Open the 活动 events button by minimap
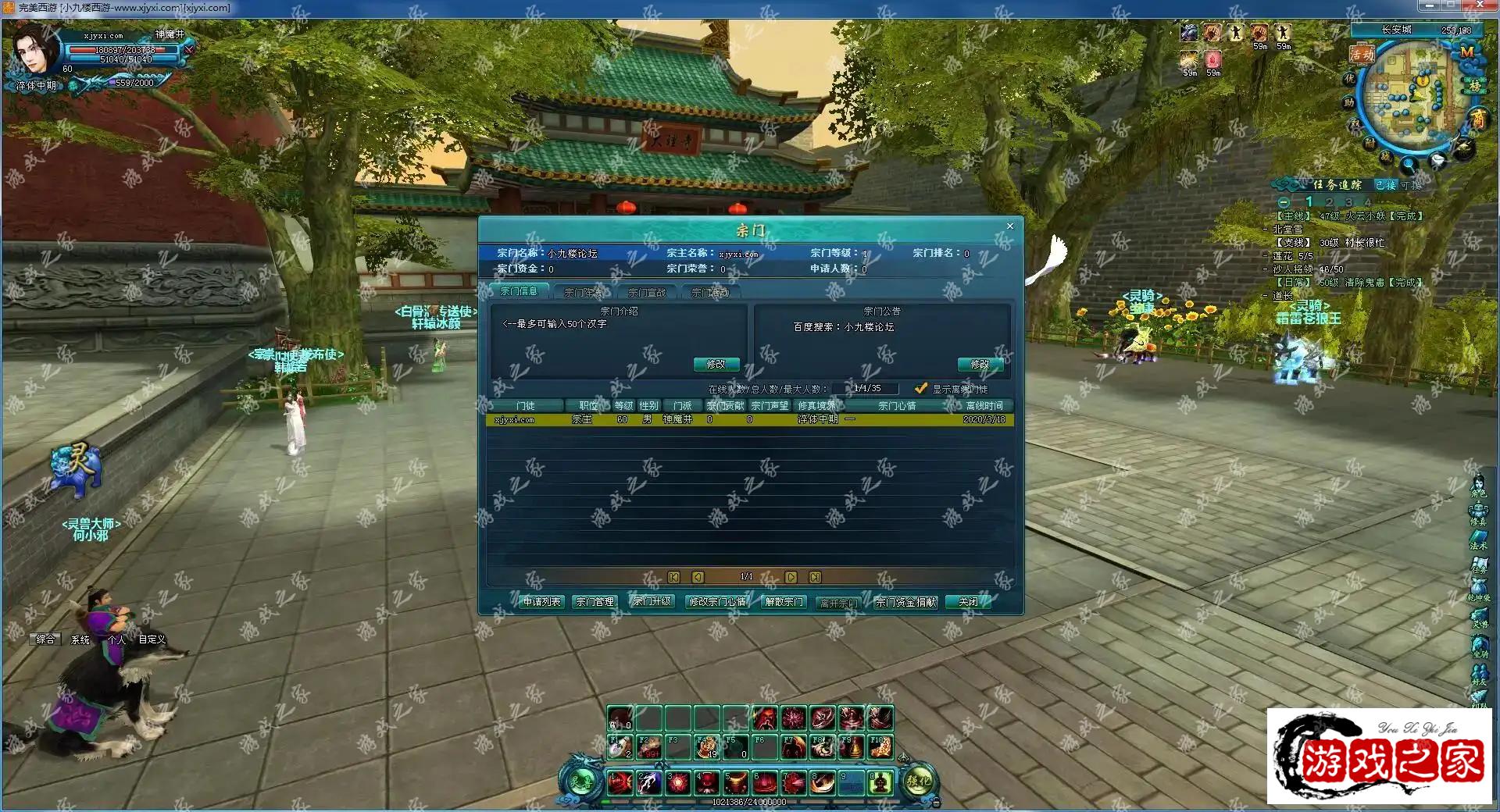 click(x=1362, y=55)
